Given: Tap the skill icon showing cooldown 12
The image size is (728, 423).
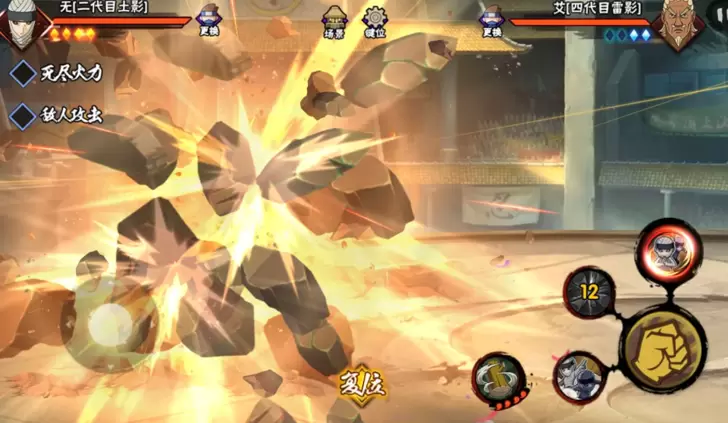Looking at the screenshot, I should pos(589,291).
